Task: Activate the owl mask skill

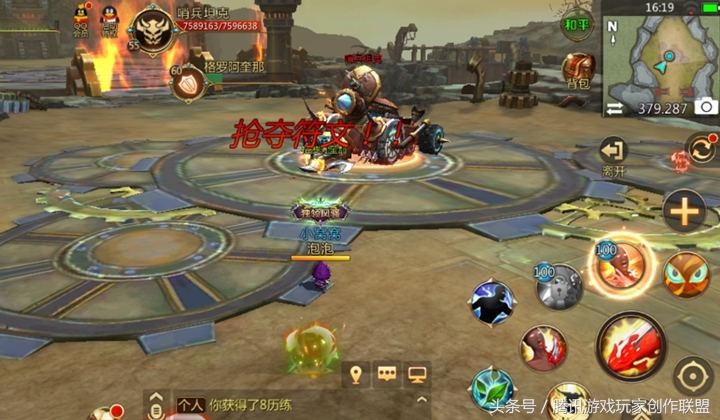Action: point(686,273)
